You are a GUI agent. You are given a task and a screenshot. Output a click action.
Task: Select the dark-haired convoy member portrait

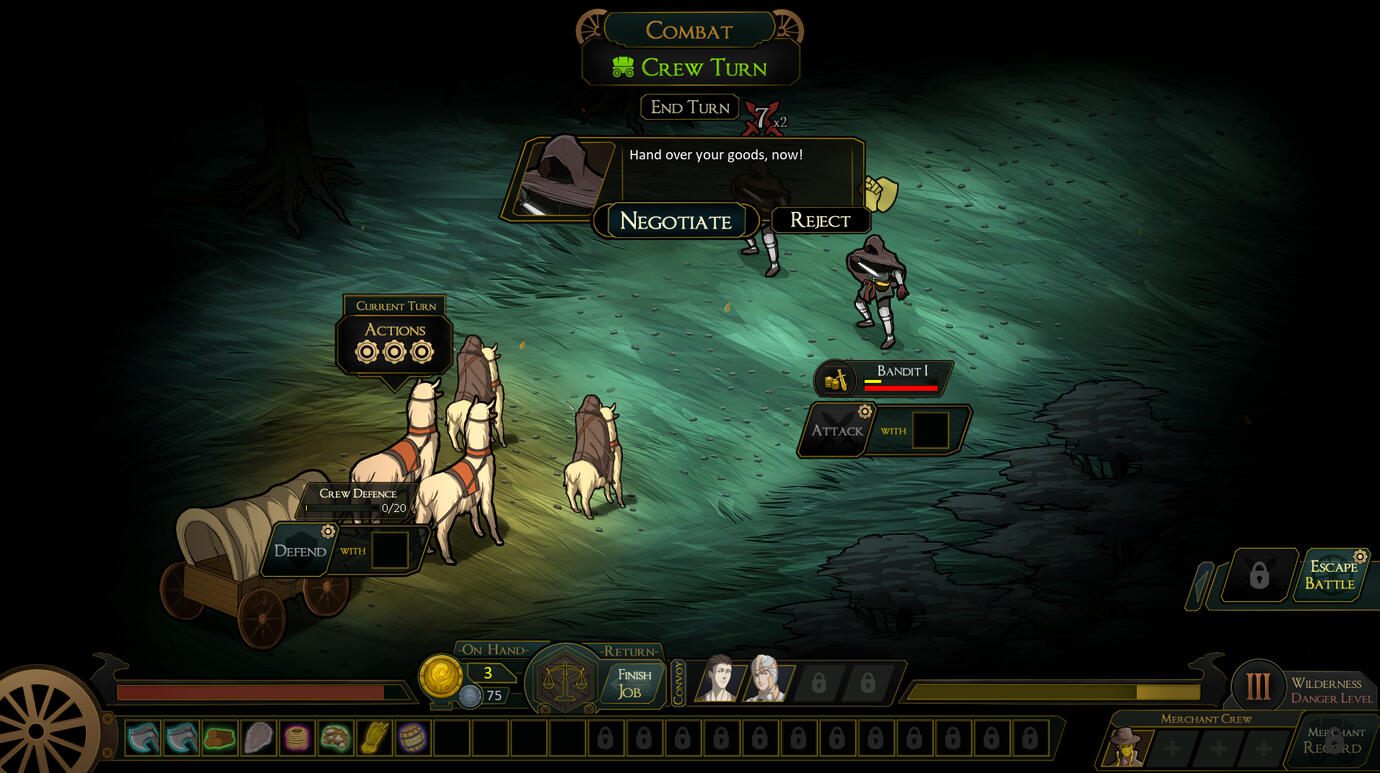[717, 680]
